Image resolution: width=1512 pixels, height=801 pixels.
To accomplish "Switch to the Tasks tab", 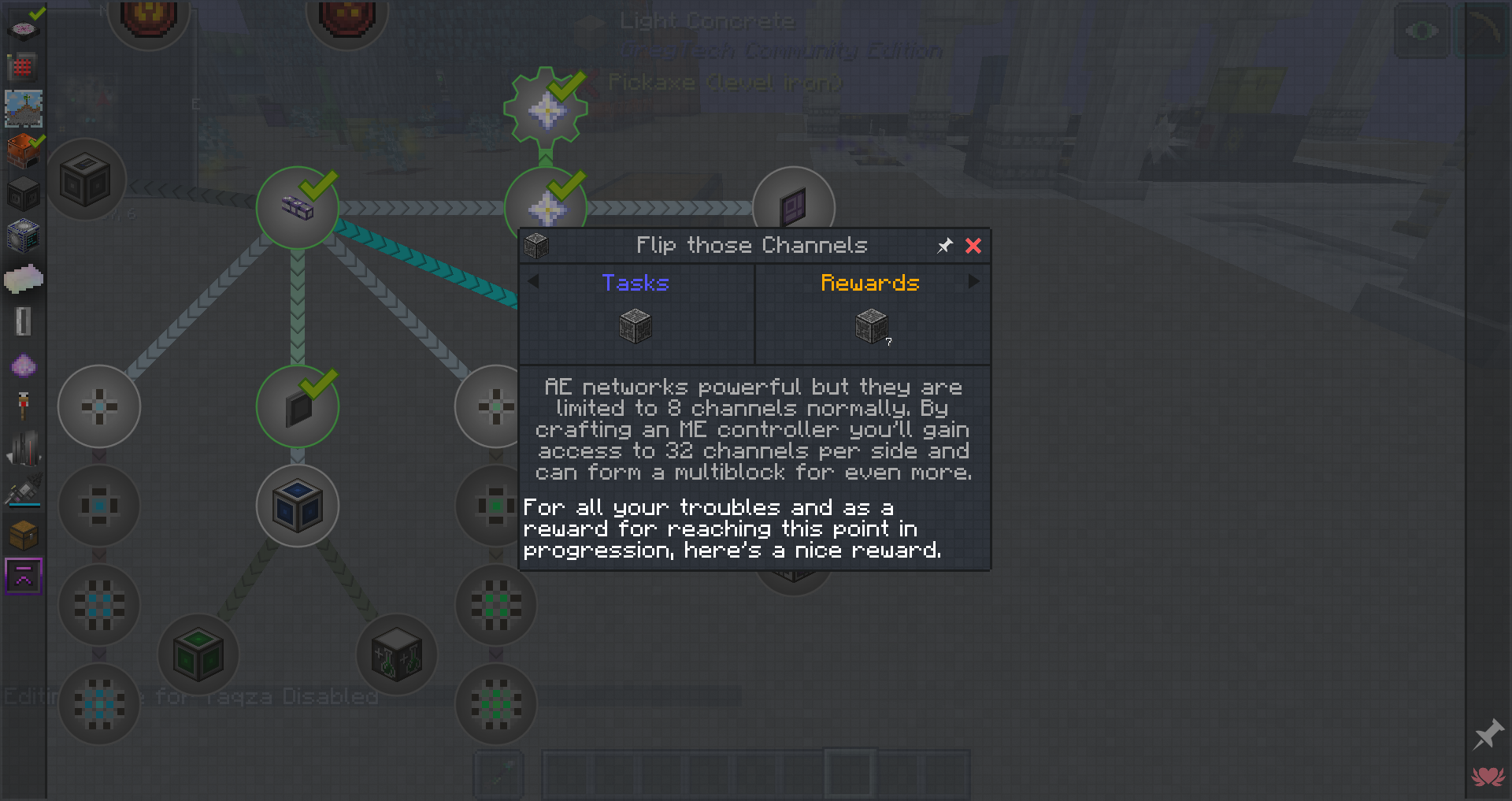I will [635, 283].
